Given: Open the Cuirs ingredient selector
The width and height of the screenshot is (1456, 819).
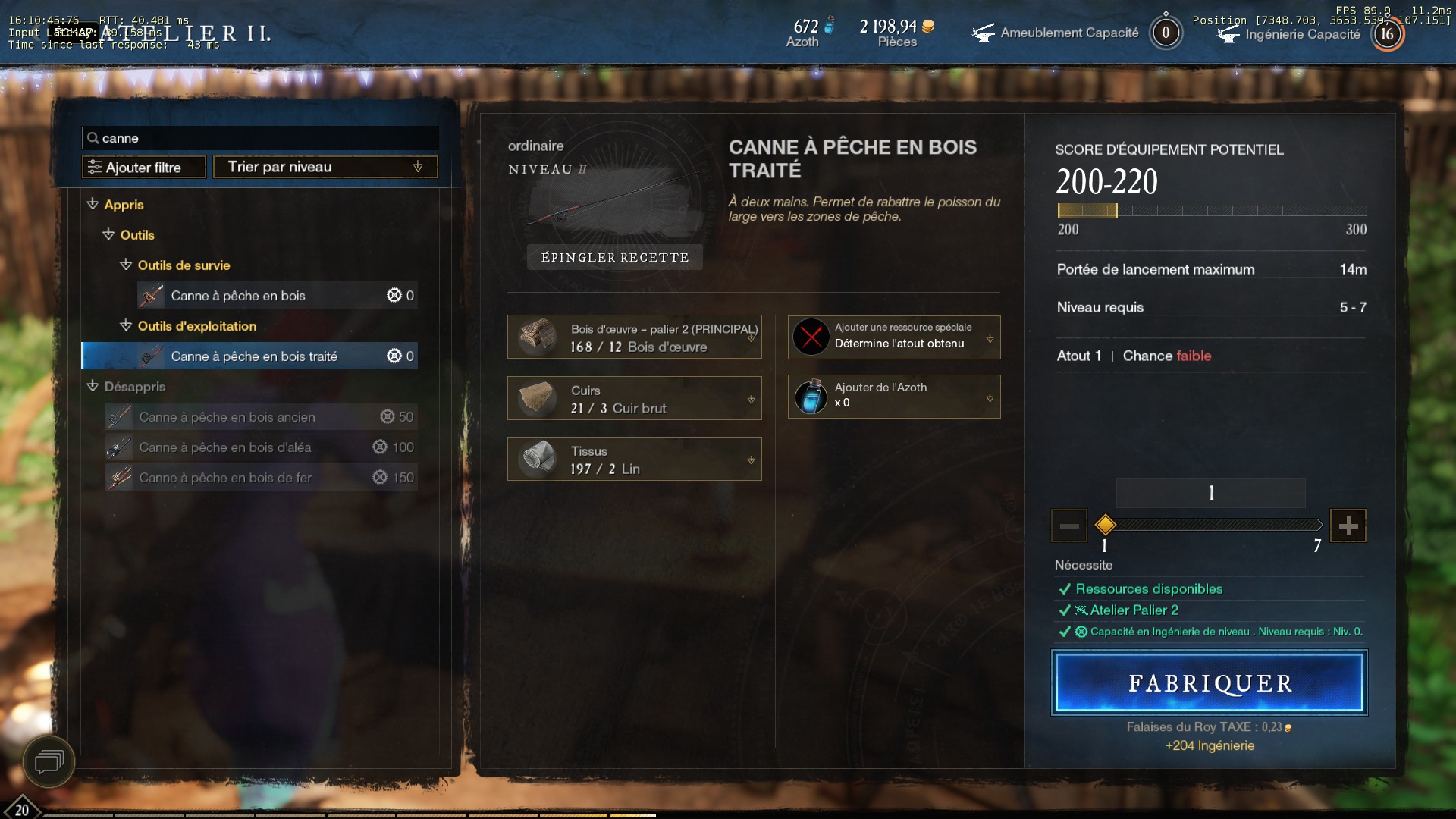Looking at the screenshot, I should (634, 398).
